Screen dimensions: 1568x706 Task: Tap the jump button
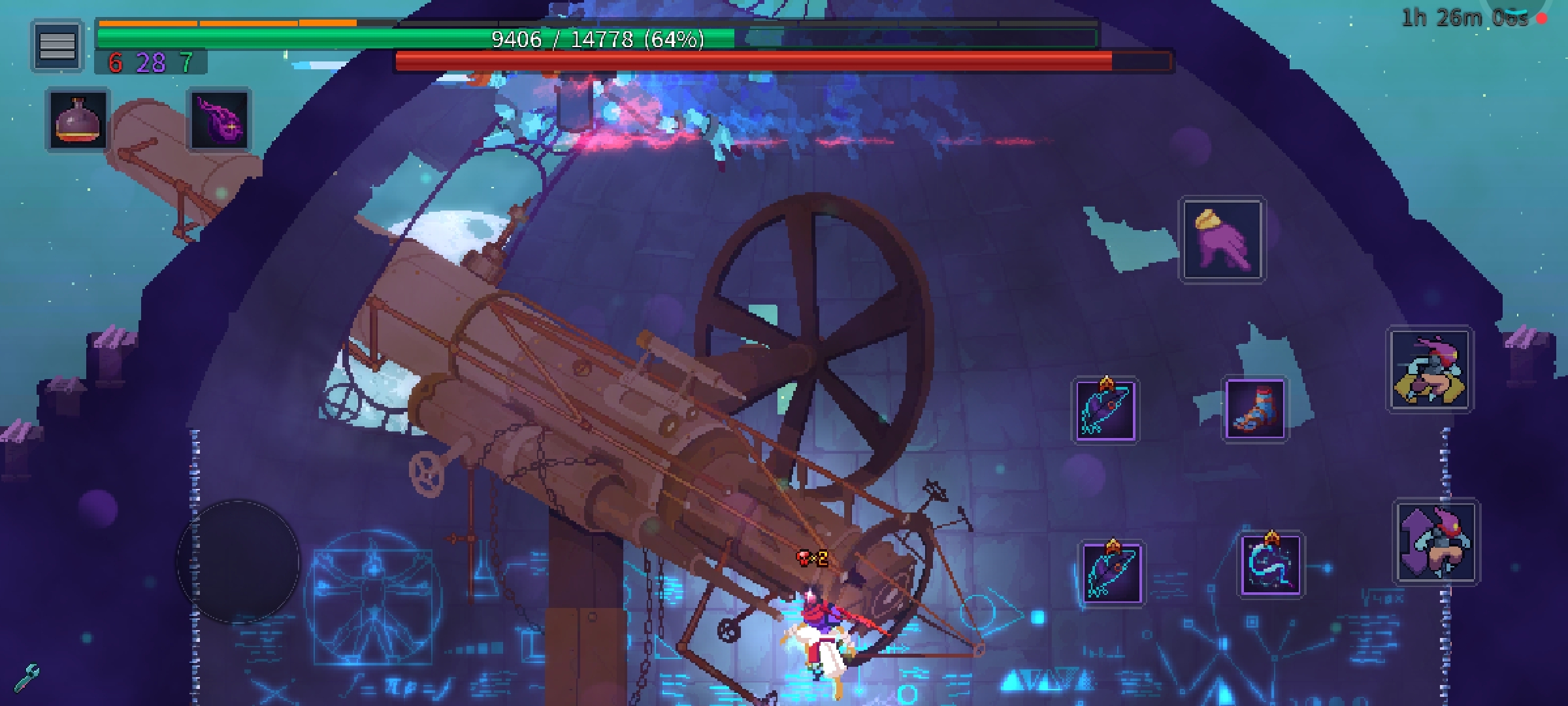[1436, 541]
